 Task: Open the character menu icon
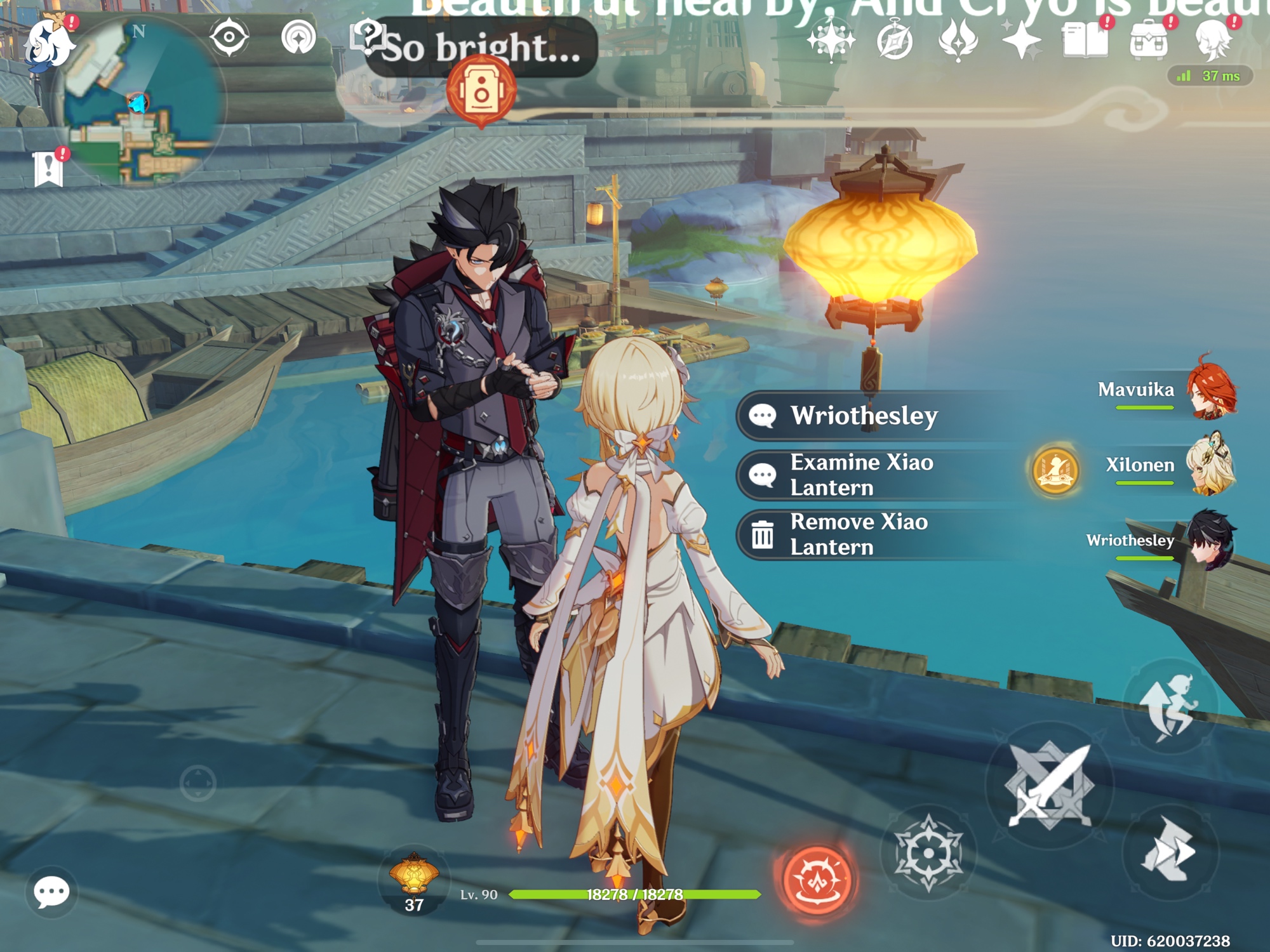point(1212,41)
